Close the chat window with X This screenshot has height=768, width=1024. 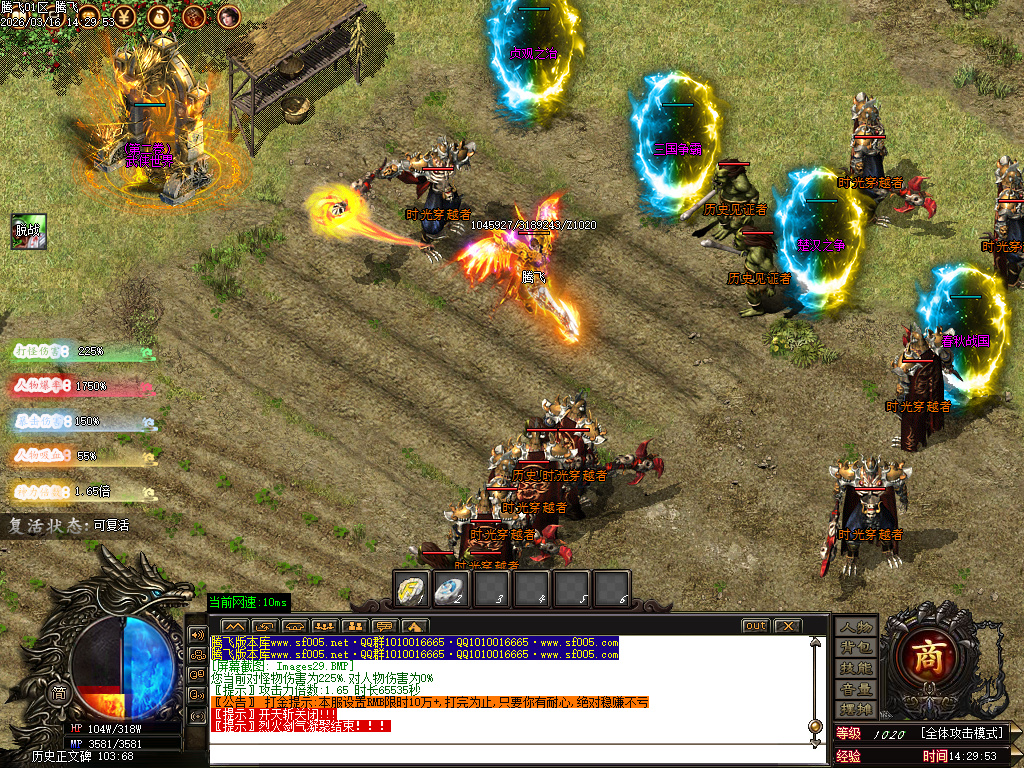coord(788,626)
